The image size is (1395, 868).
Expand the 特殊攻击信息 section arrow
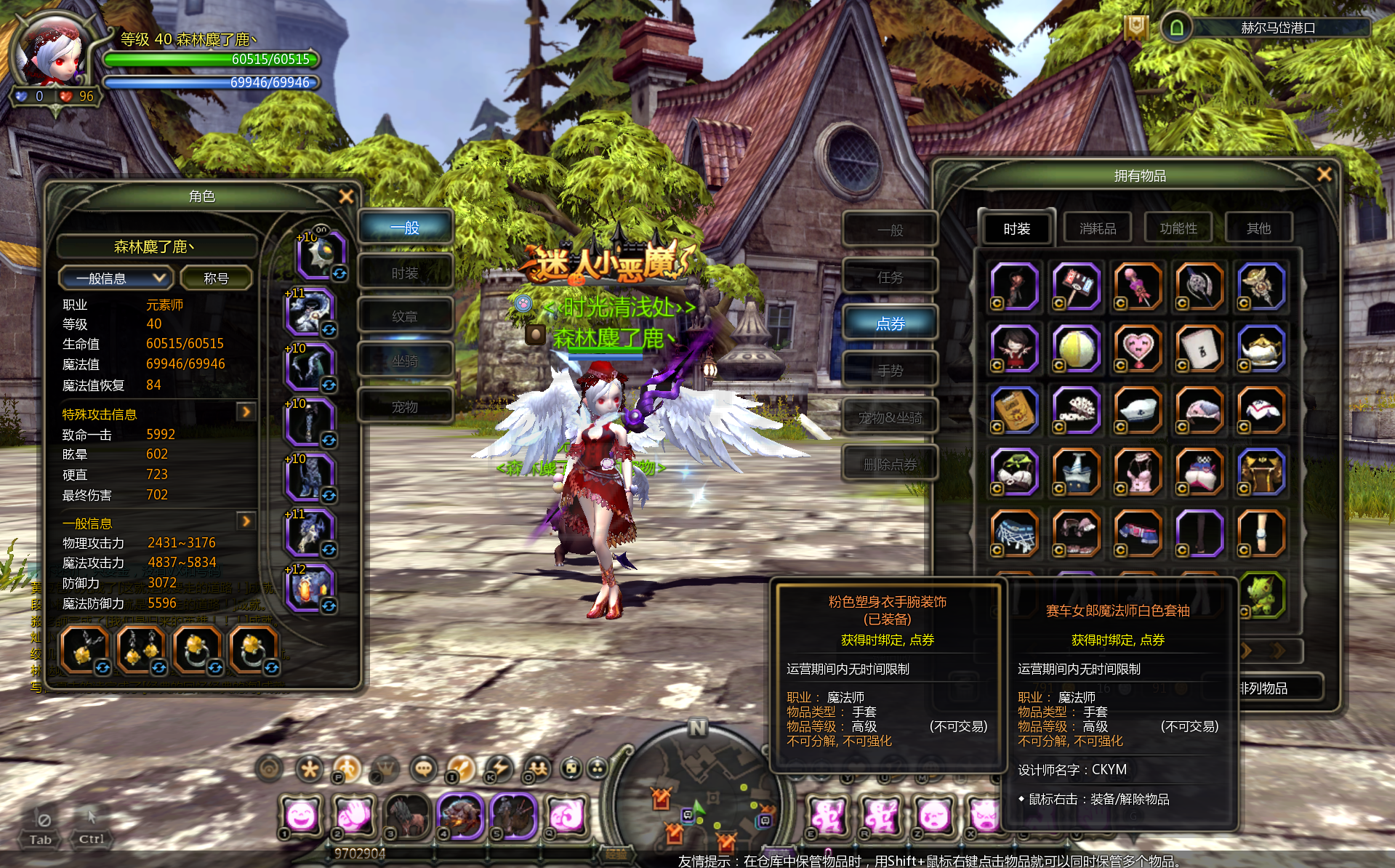[246, 412]
